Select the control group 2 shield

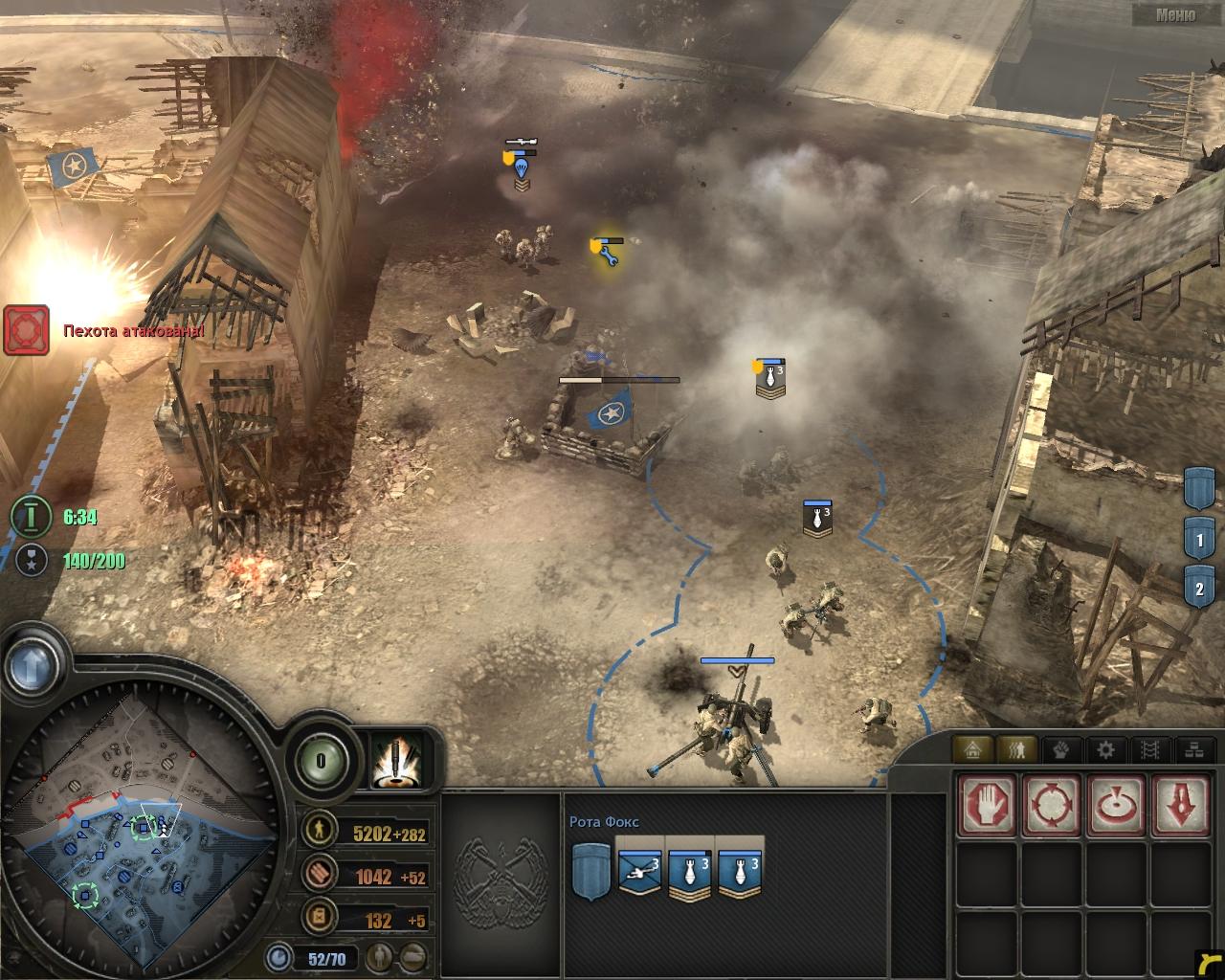[x=1200, y=587]
